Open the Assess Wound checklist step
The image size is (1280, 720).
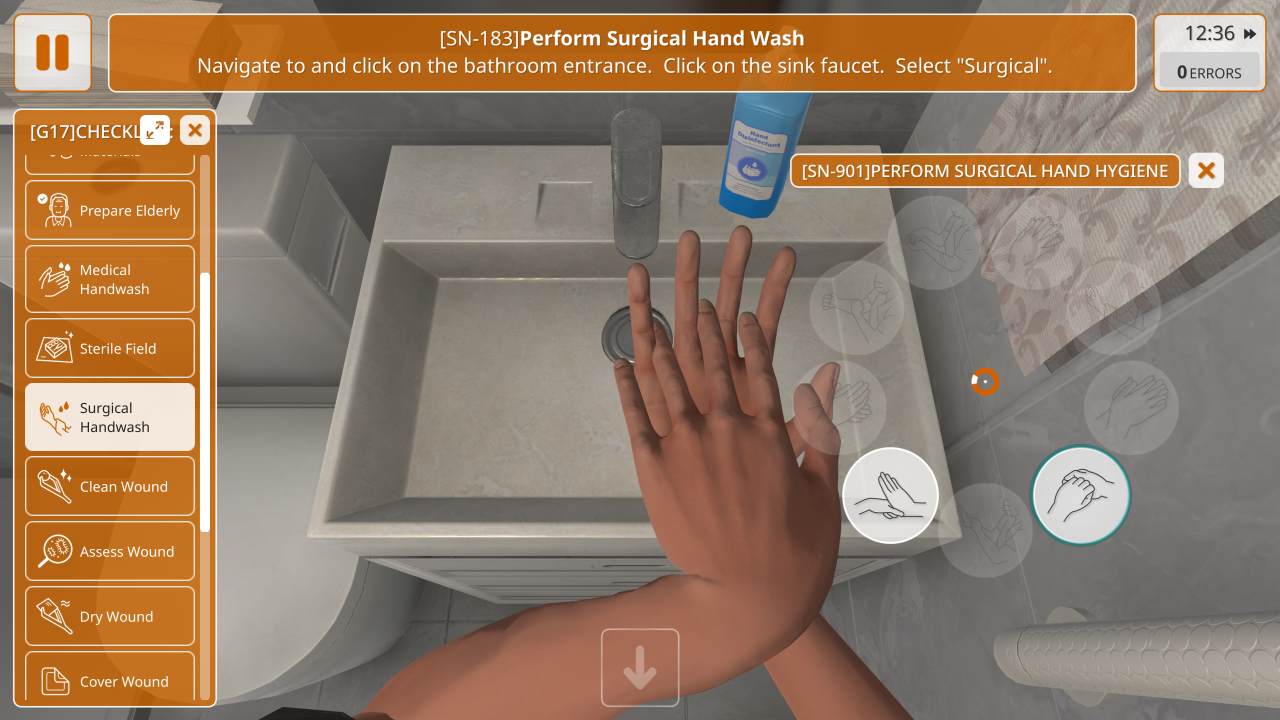pos(110,551)
